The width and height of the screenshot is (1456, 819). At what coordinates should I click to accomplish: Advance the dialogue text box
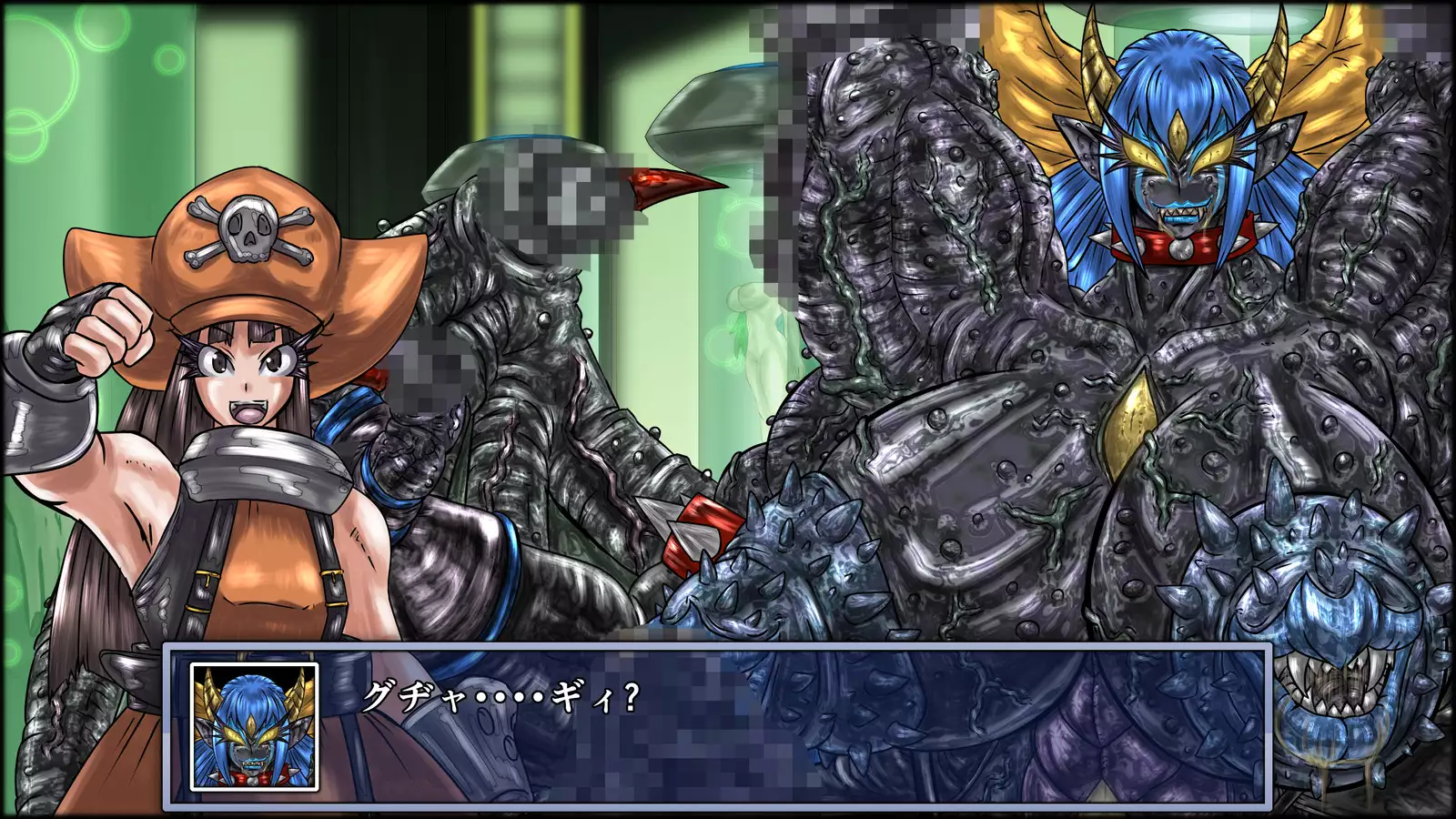pos(792,726)
